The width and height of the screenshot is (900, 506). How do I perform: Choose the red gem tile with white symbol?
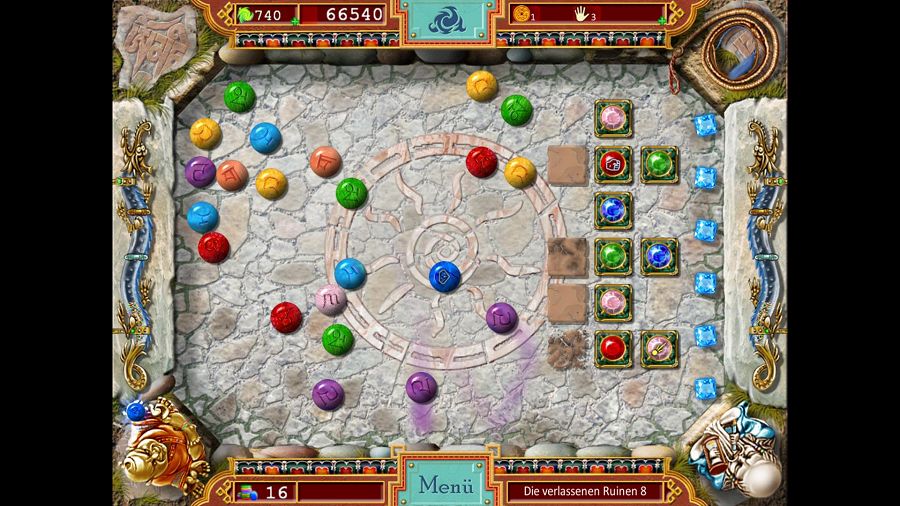[612, 164]
